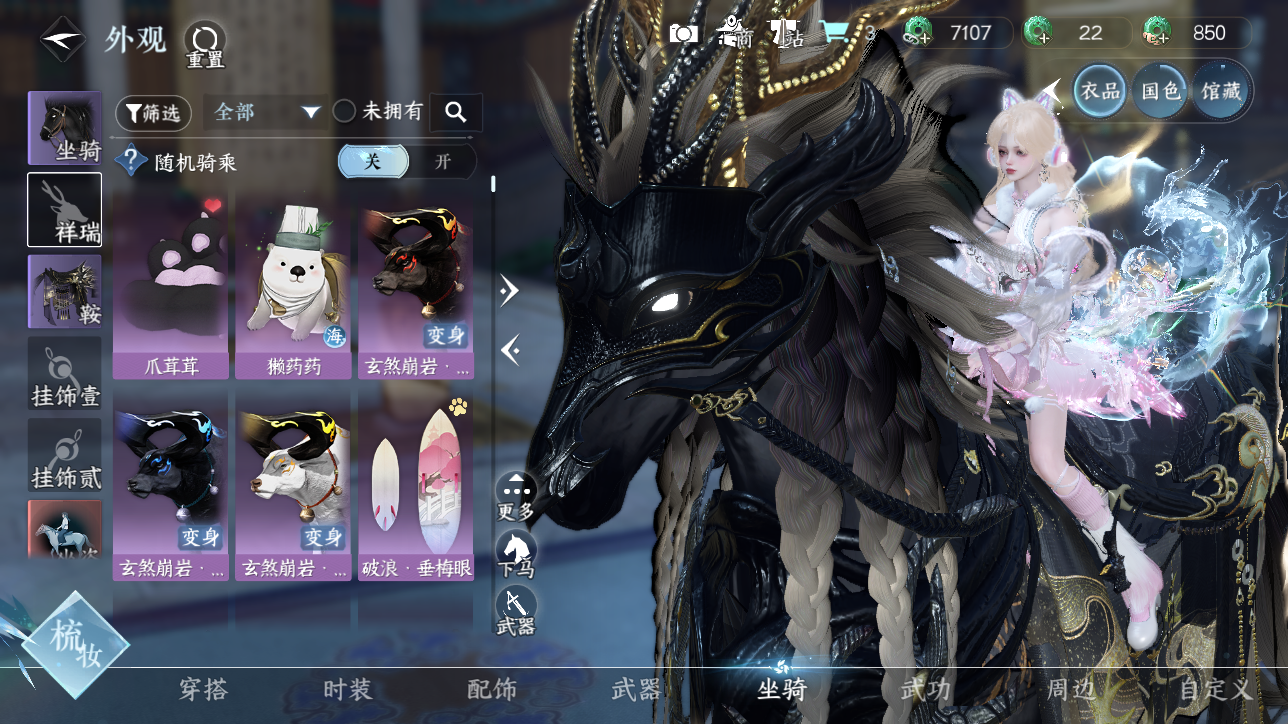Screen dimensions: 1288x724
Task: Tick the 未拥有 checkbox
Action: tap(345, 112)
